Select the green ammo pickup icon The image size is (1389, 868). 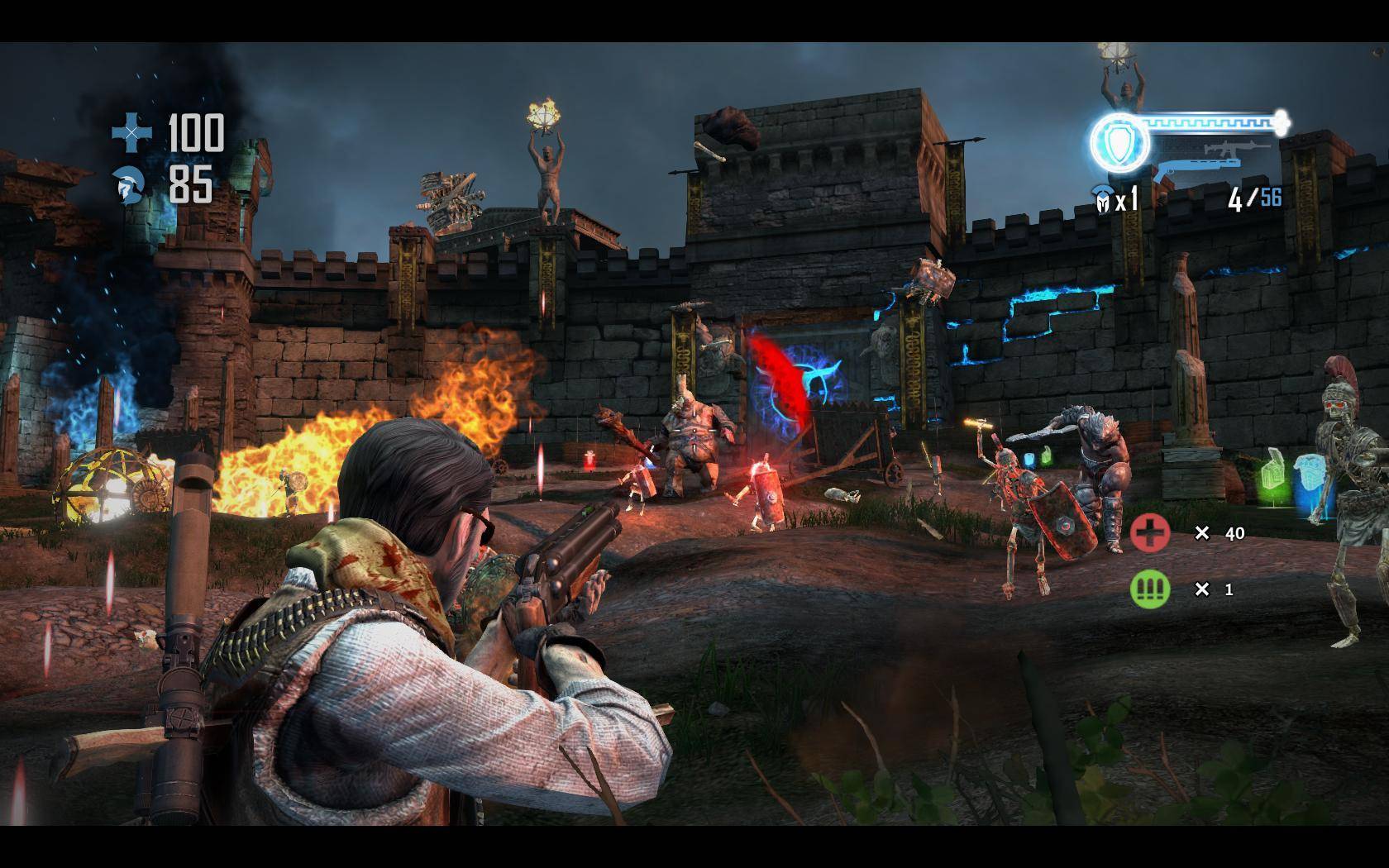pos(1150,589)
